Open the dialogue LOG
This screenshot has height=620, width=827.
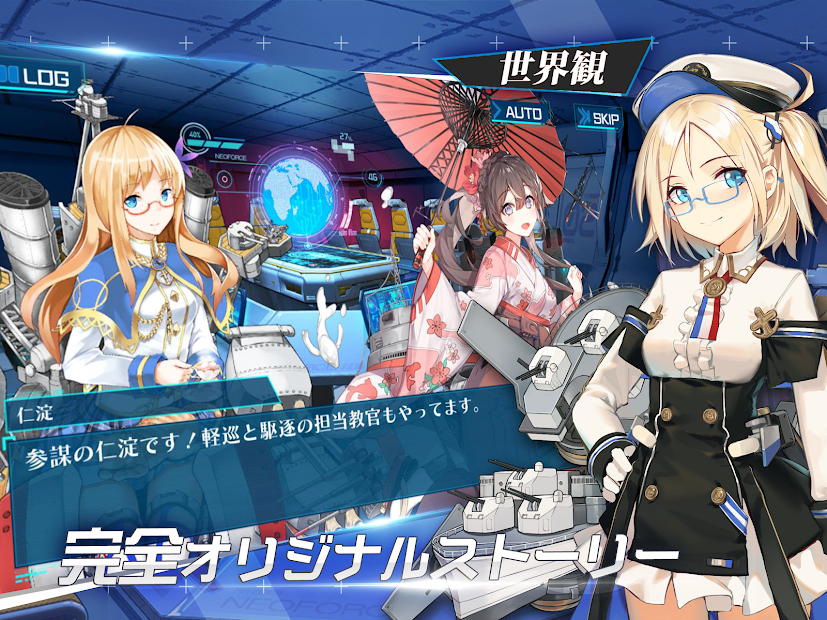[40, 76]
